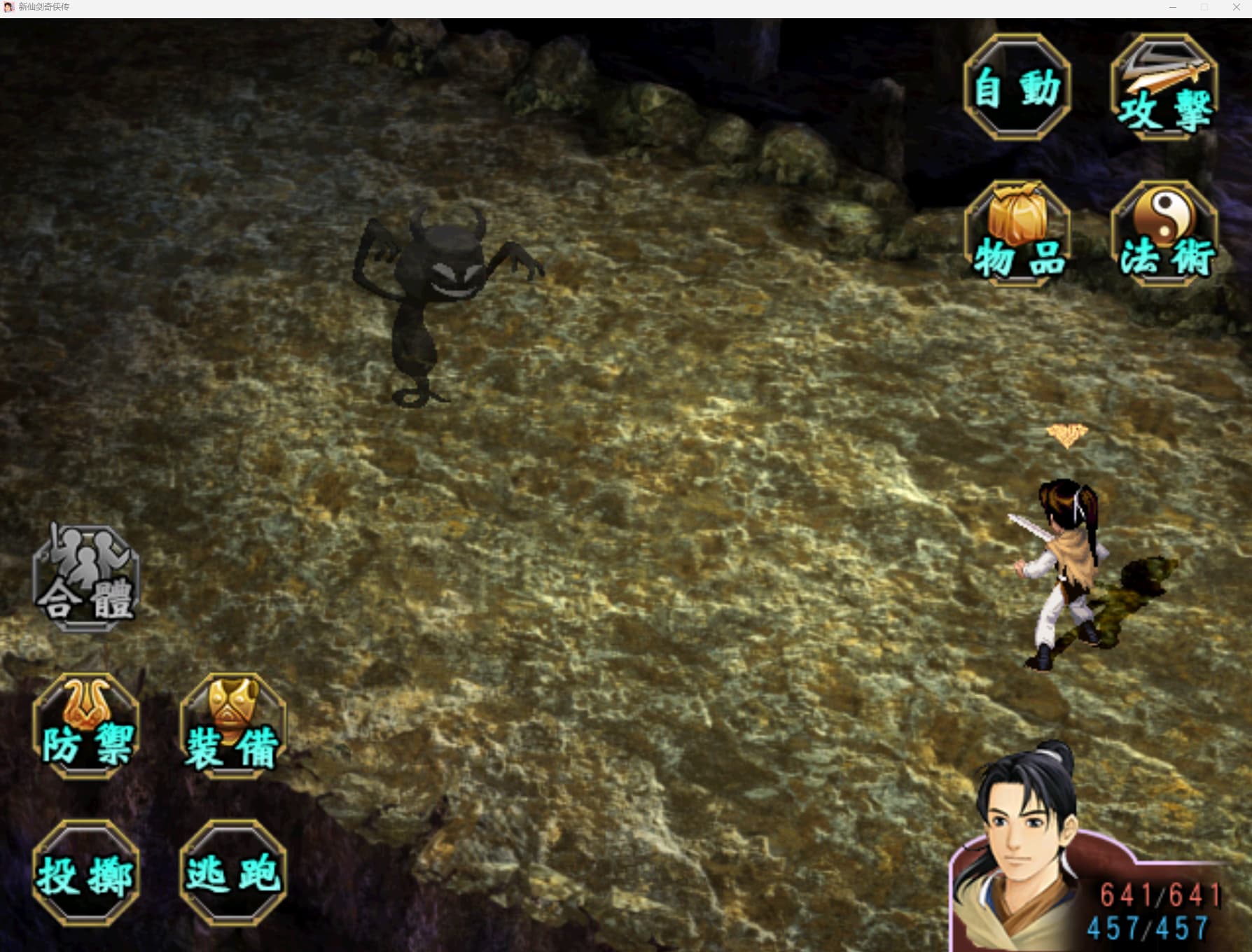
Task: Open the 裝備 equipment menu
Action: pyautogui.click(x=232, y=727)
